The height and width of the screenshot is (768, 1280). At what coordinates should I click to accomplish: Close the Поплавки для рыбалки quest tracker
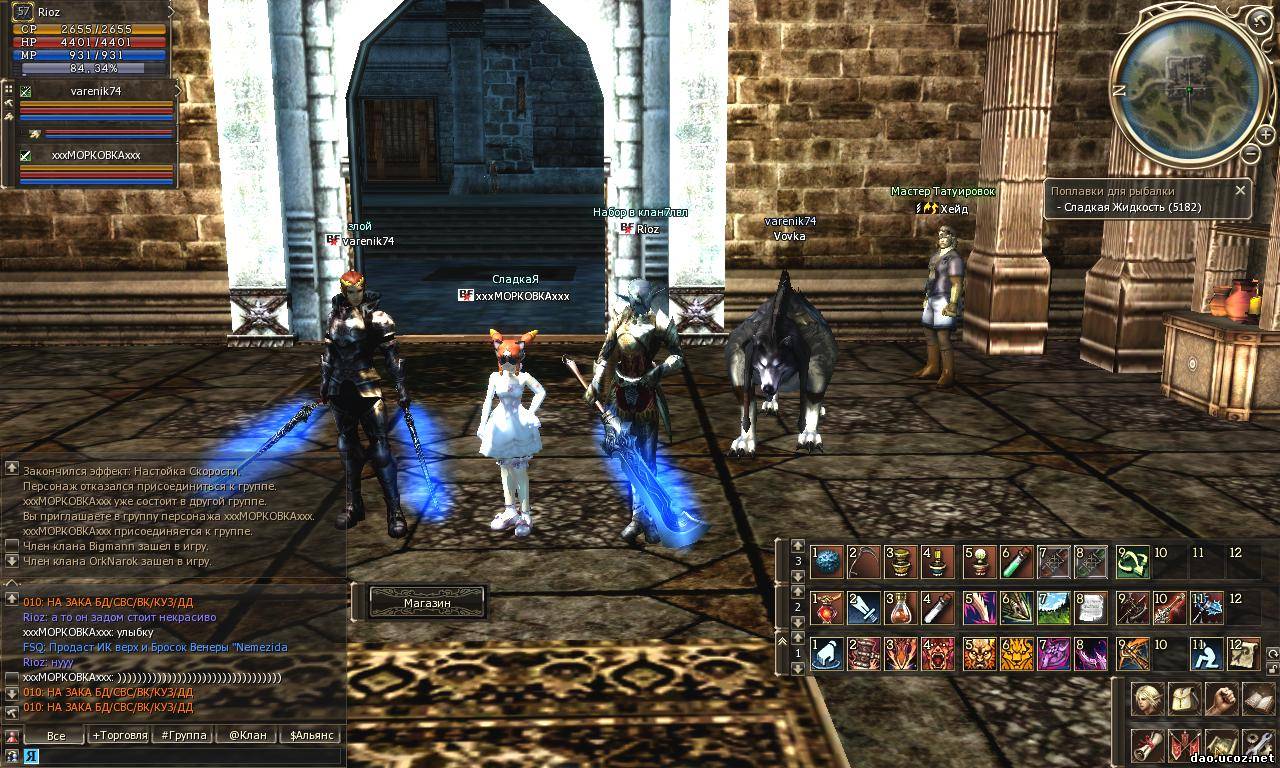(1240, 190)
